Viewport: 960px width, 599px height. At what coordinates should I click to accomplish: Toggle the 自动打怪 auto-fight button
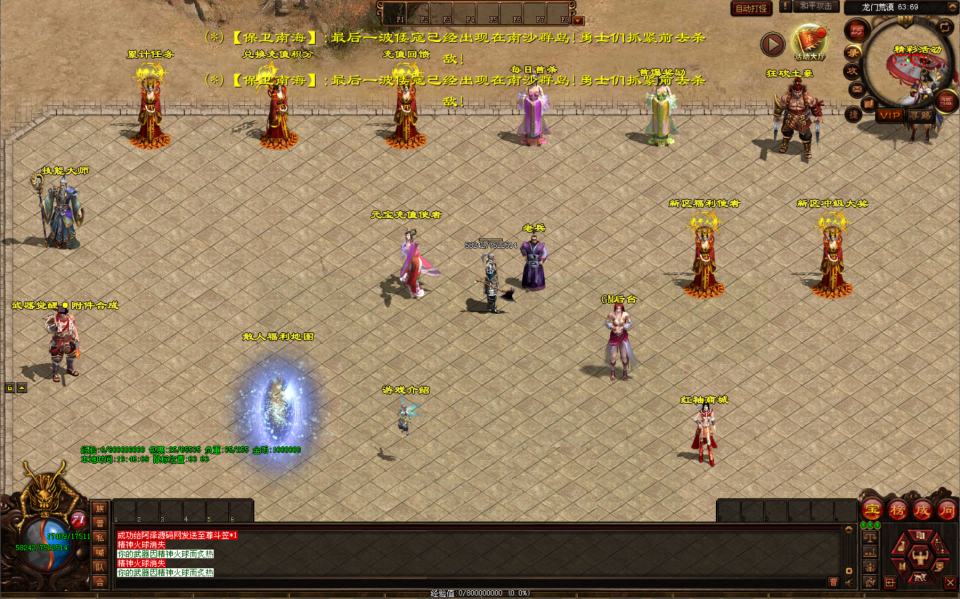point(751,8)
